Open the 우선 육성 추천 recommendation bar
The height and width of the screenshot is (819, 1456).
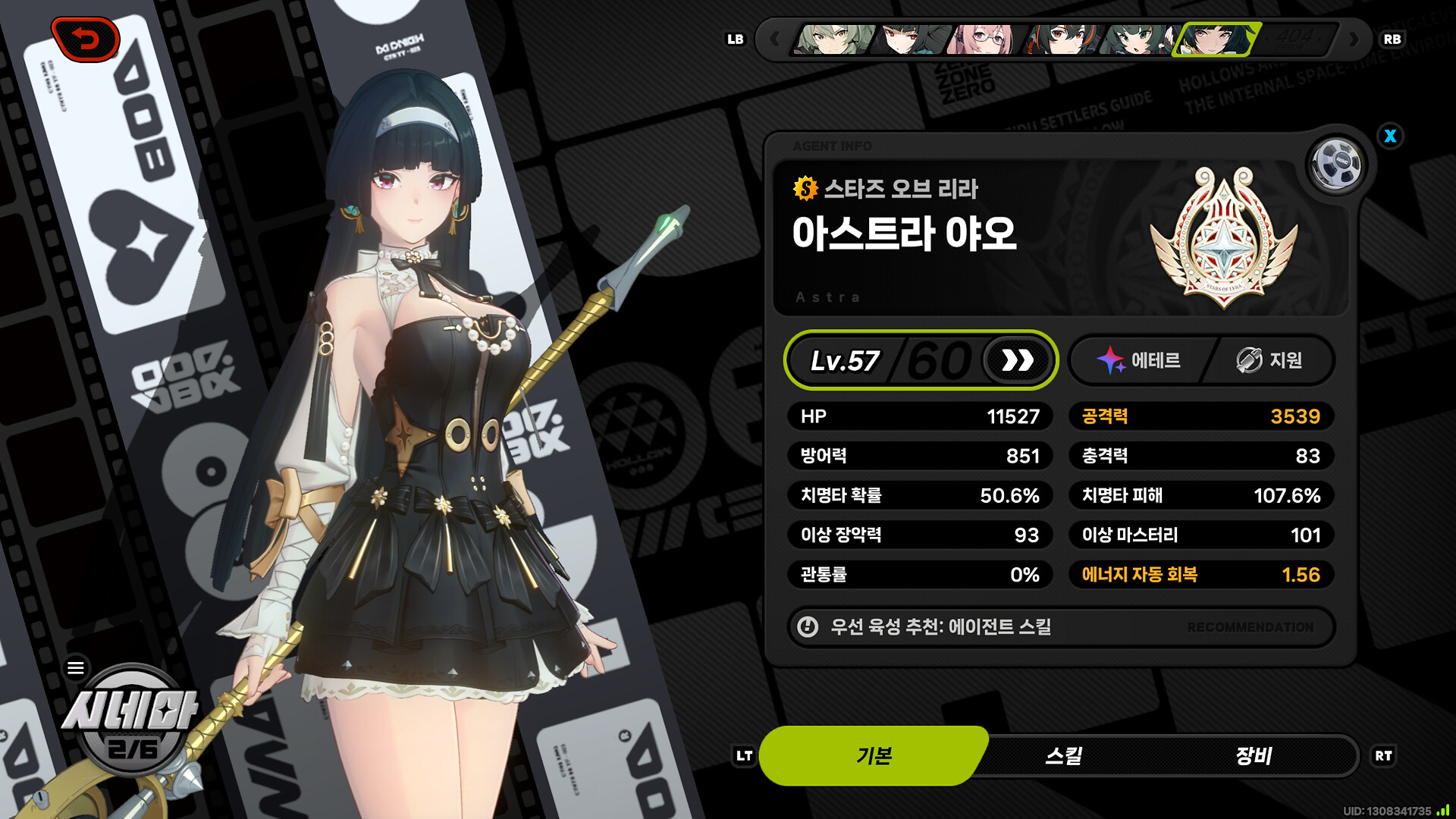(x=1060, y=627)
